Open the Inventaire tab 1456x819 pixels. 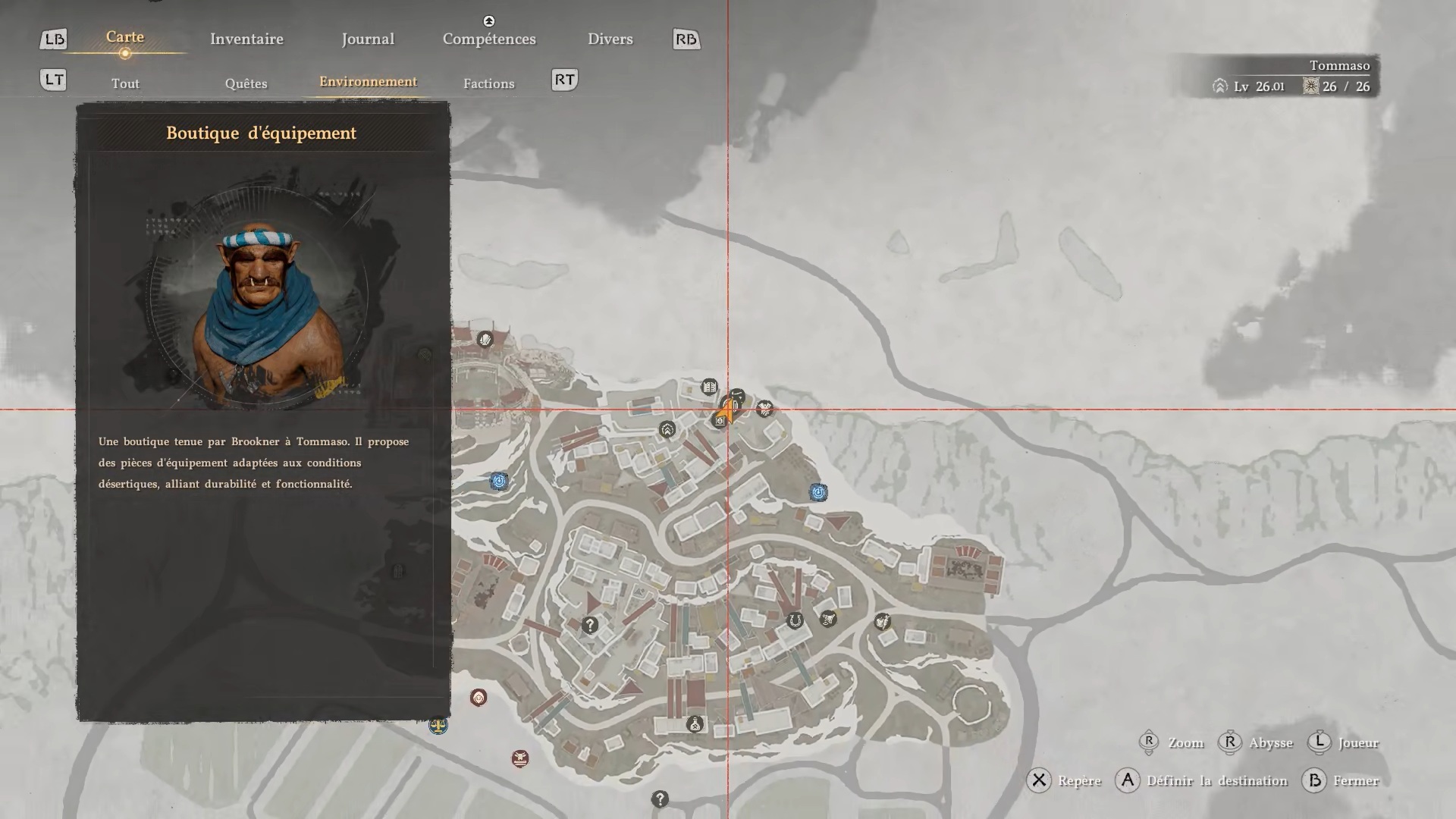pyautogui.click(x=246, y=39)
